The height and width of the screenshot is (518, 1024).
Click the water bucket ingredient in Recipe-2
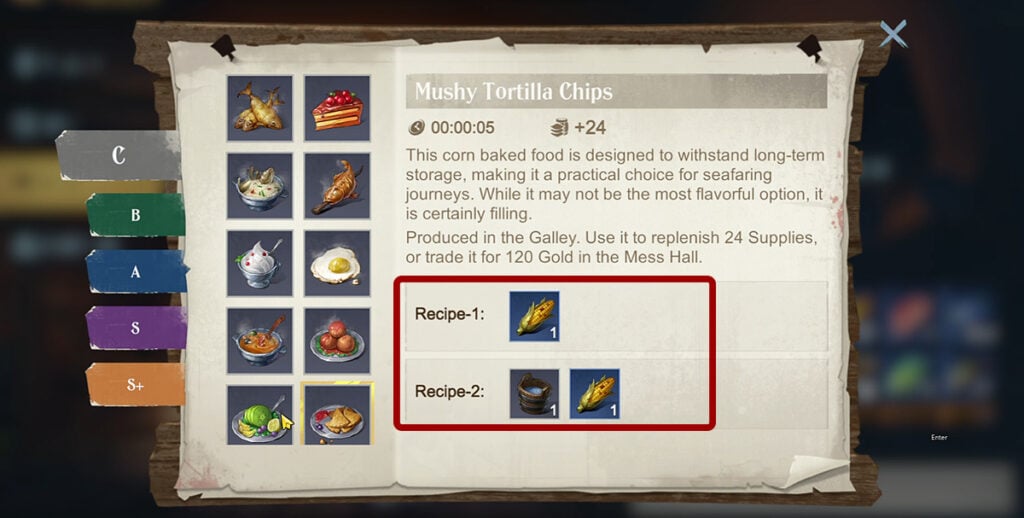[534, 393]
